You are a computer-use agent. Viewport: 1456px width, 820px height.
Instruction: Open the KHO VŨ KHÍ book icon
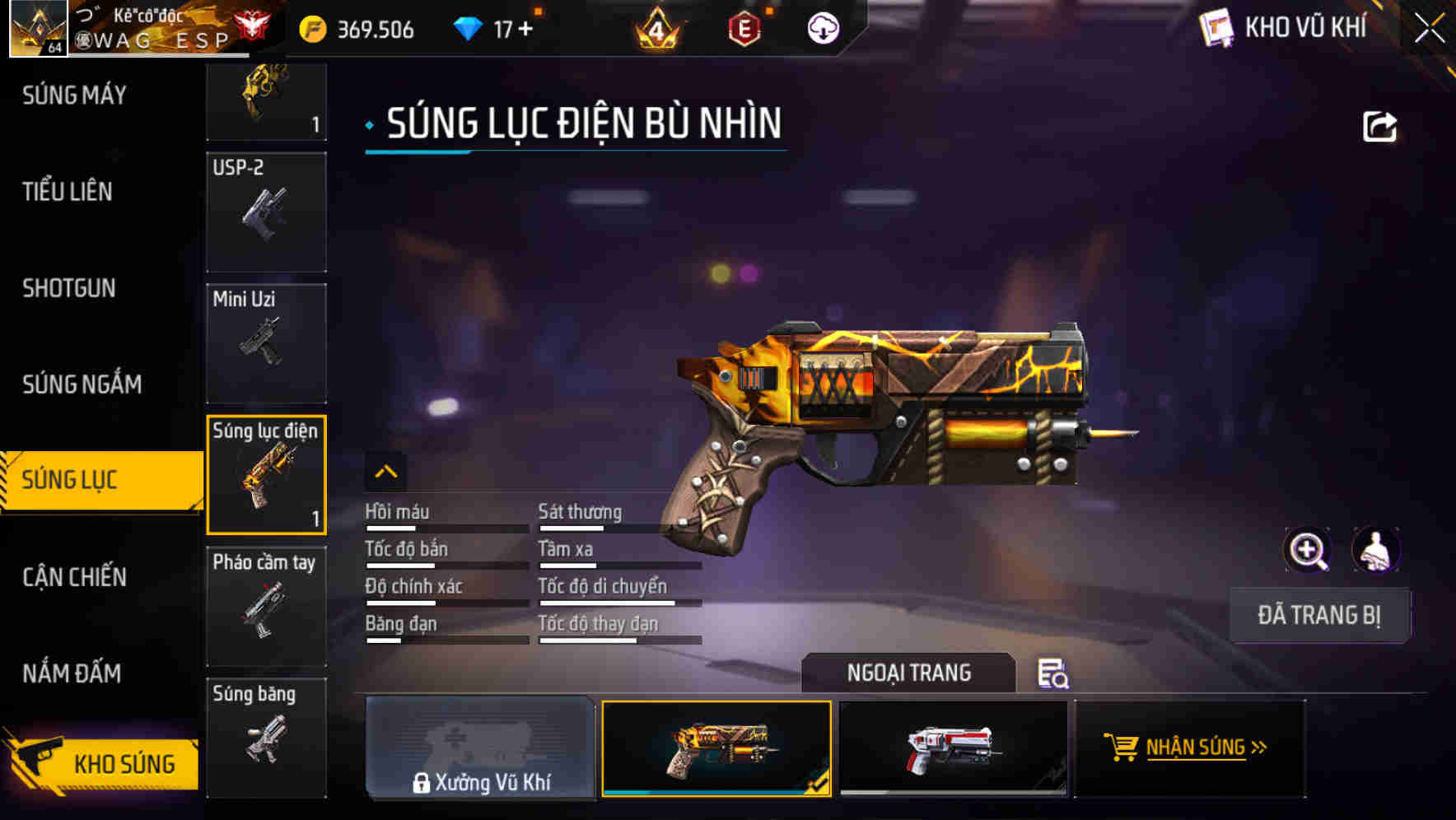[x=1216, y=27]
